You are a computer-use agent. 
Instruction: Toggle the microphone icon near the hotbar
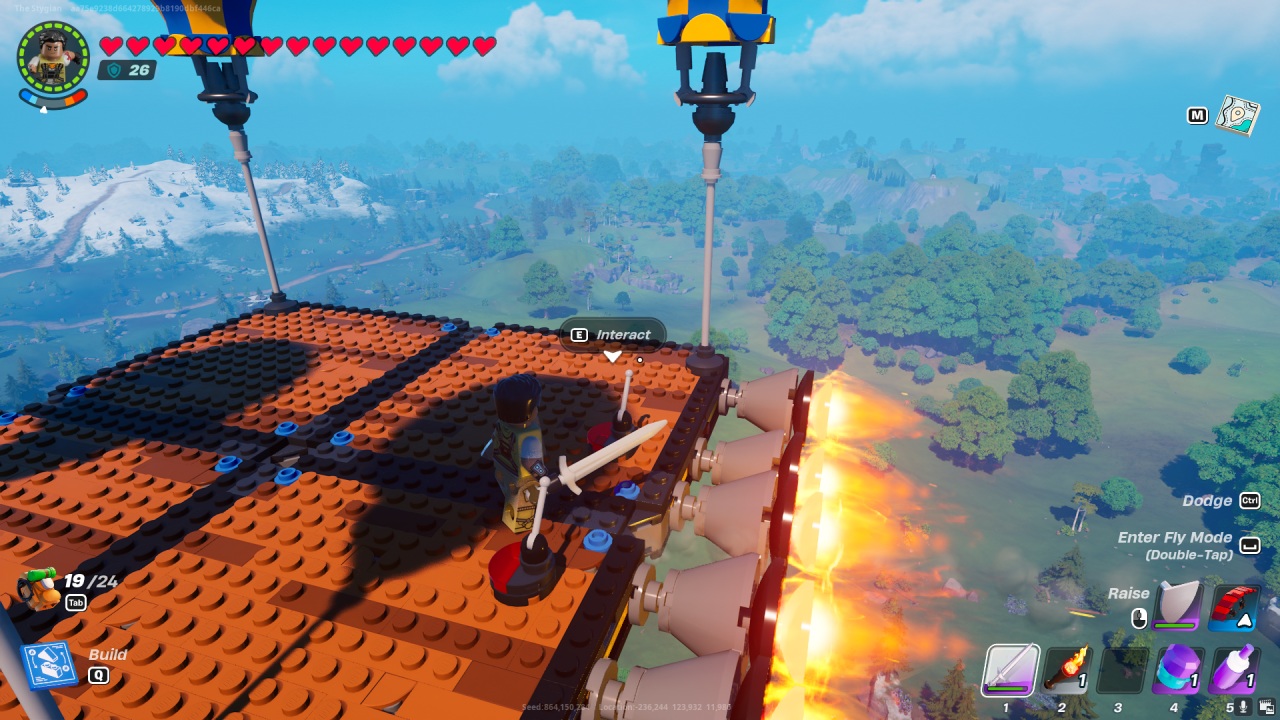(x=1243, y=705)
